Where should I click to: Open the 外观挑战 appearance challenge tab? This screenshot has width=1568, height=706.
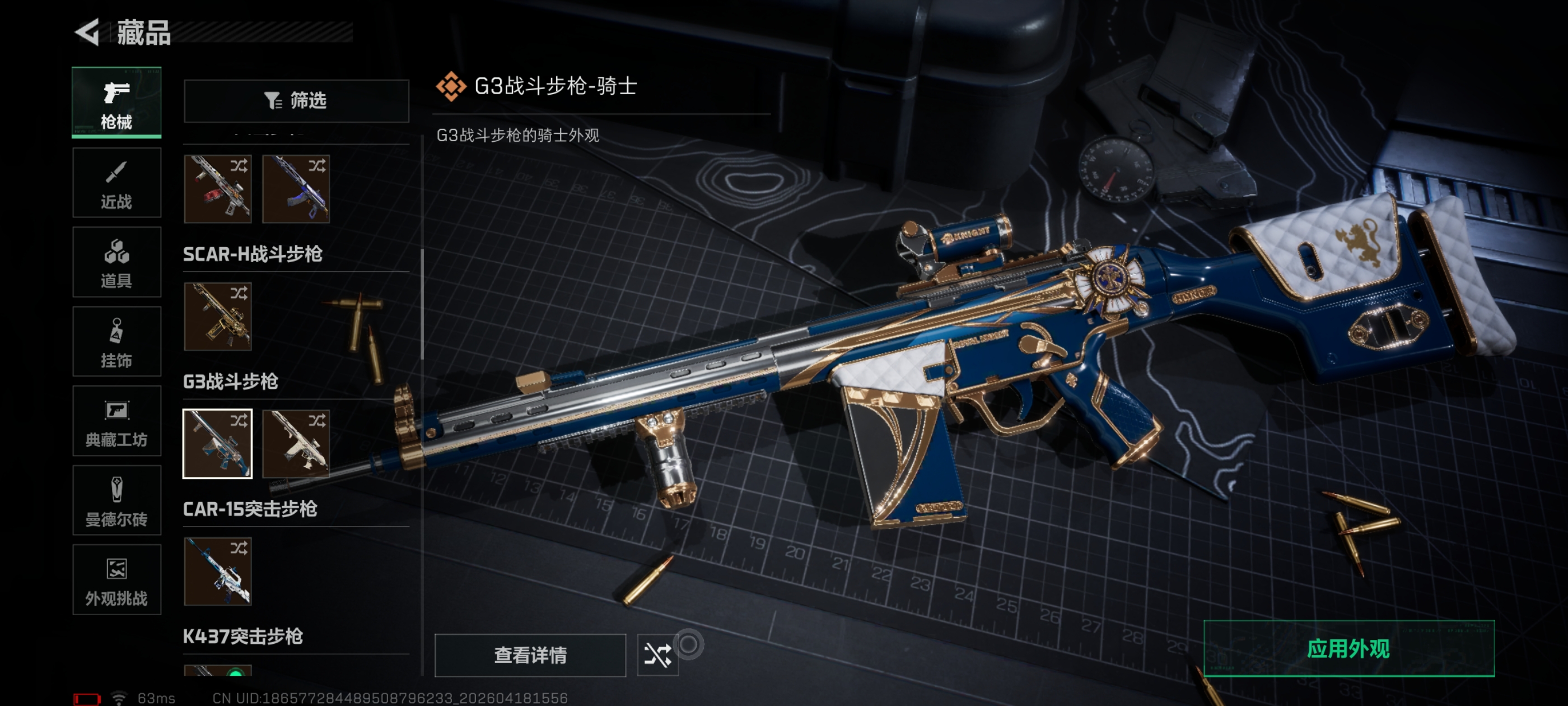[116, 580]
